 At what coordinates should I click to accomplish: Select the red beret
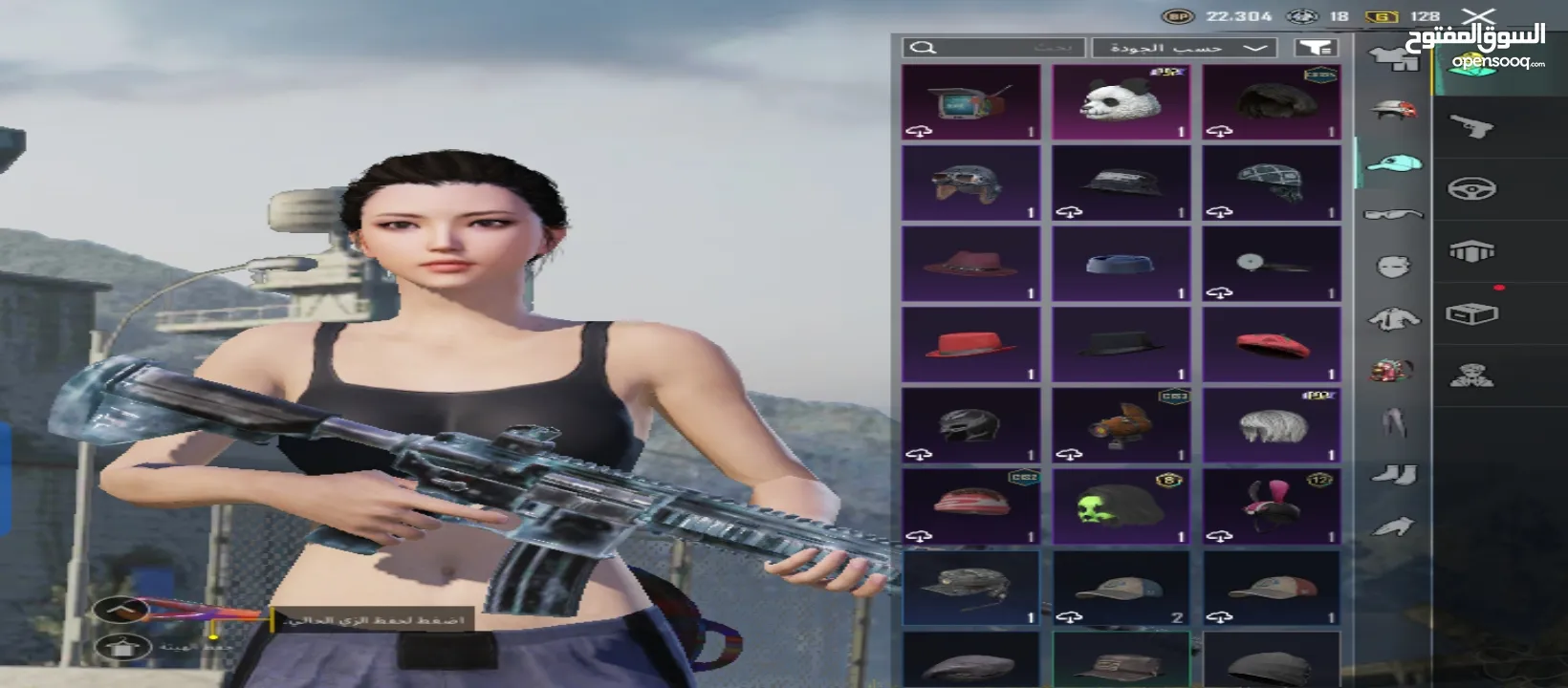tap(1271, 344)
